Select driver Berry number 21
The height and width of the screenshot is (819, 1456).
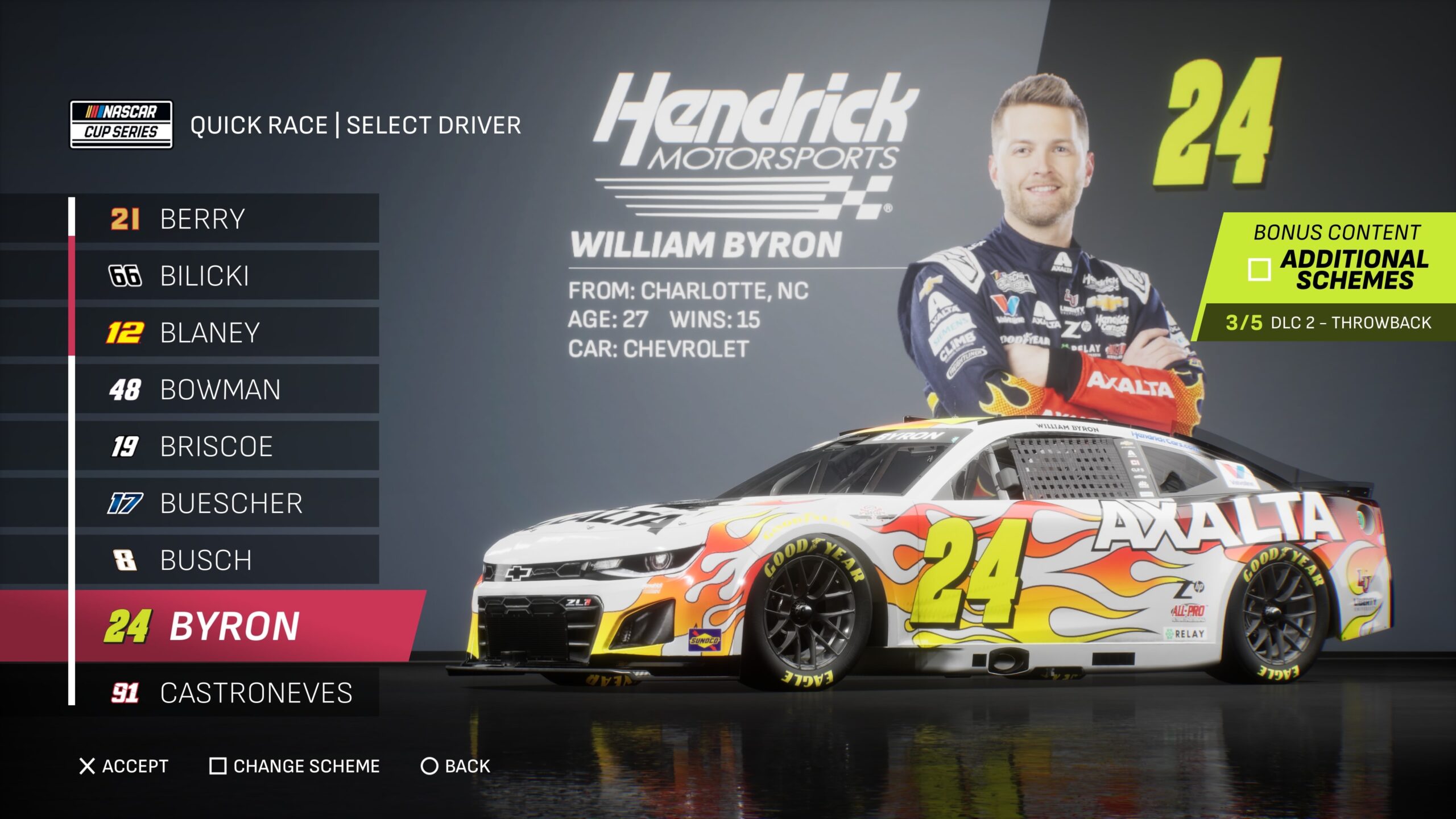pyautogui.click(x=227, y=219)
